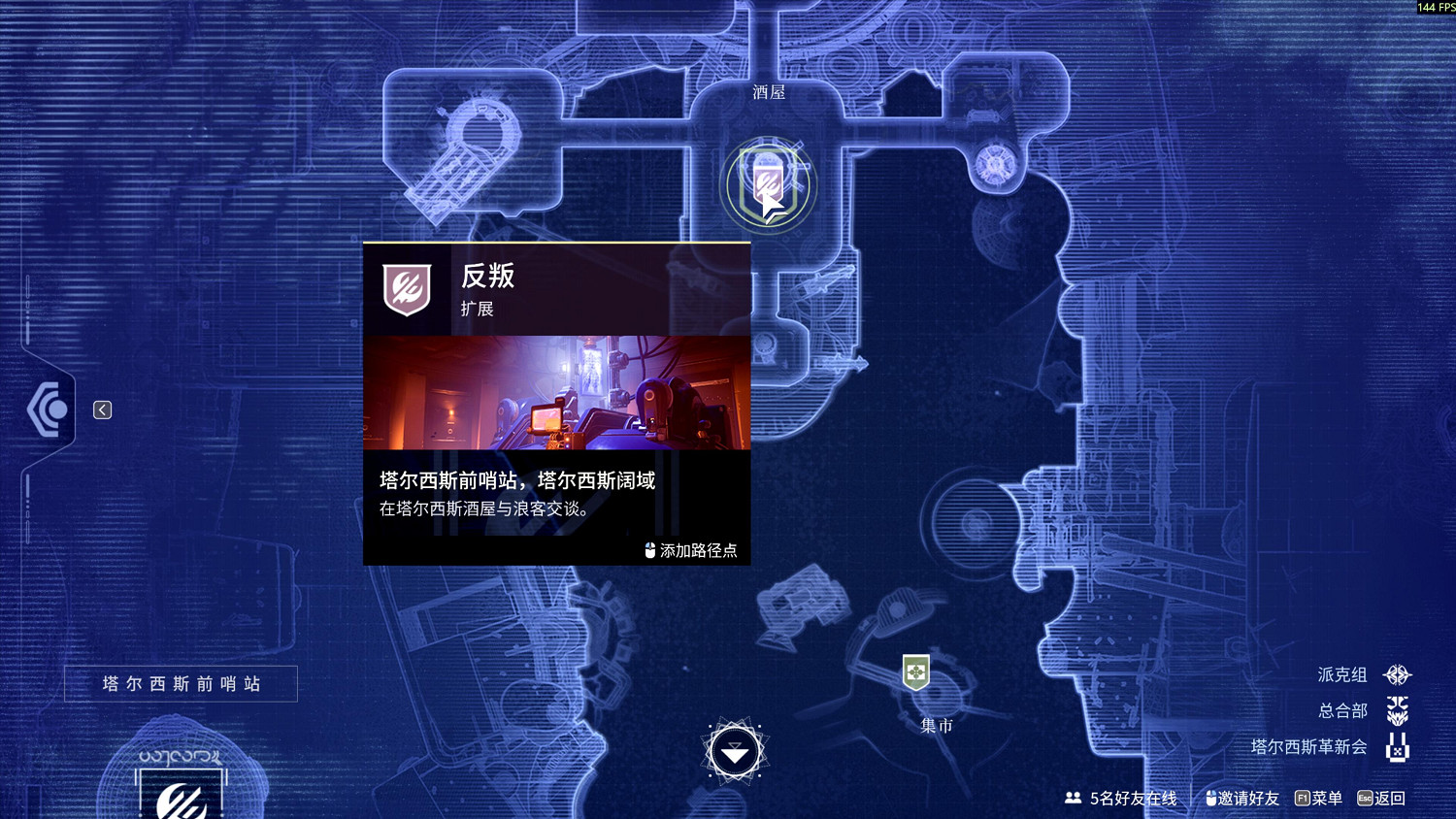Click the friends icon beside 5名好友在线
This screenshot has width=1456, height=819.
point(1073,798)
